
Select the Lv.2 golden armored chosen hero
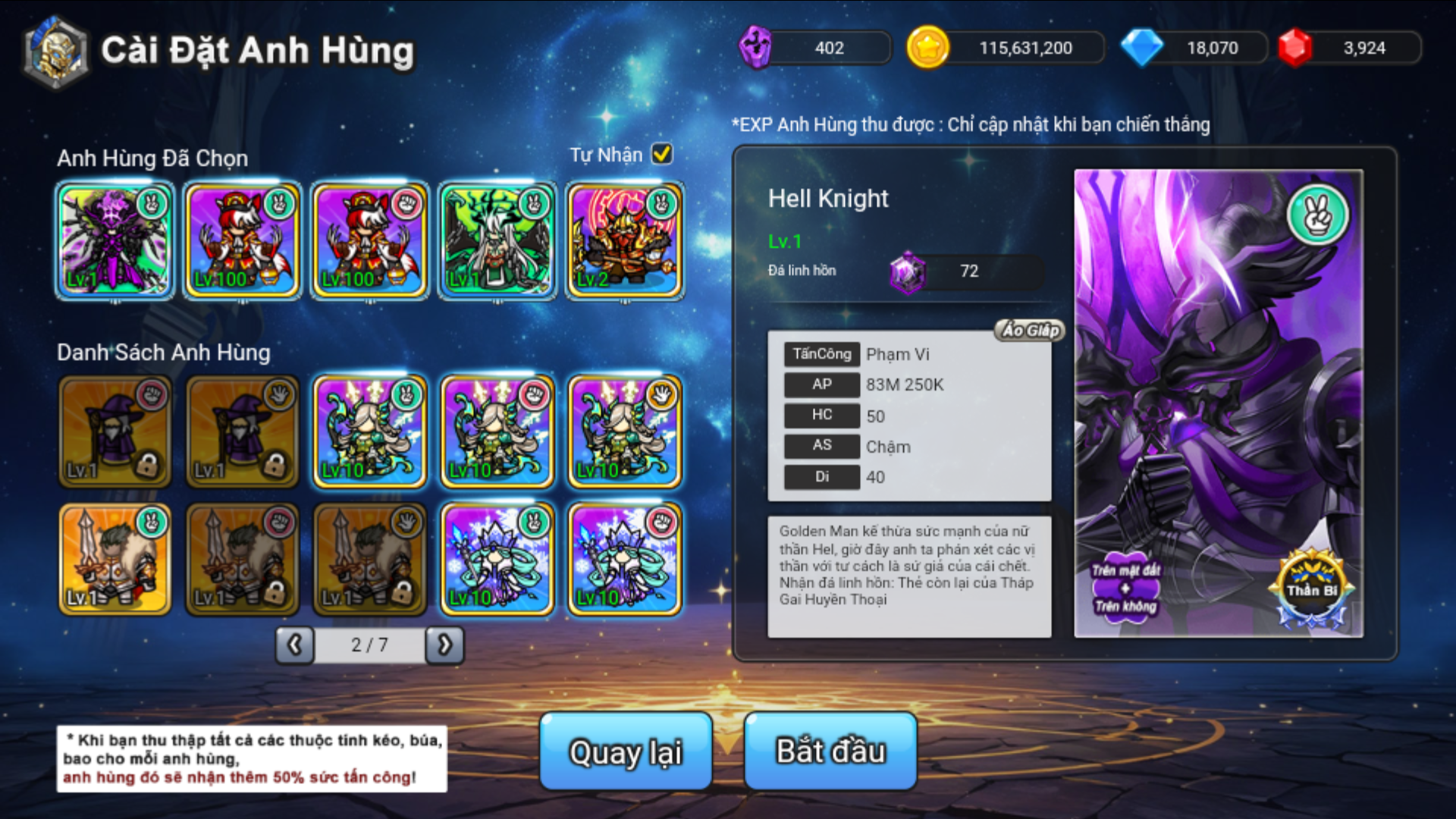click(624, 241)
